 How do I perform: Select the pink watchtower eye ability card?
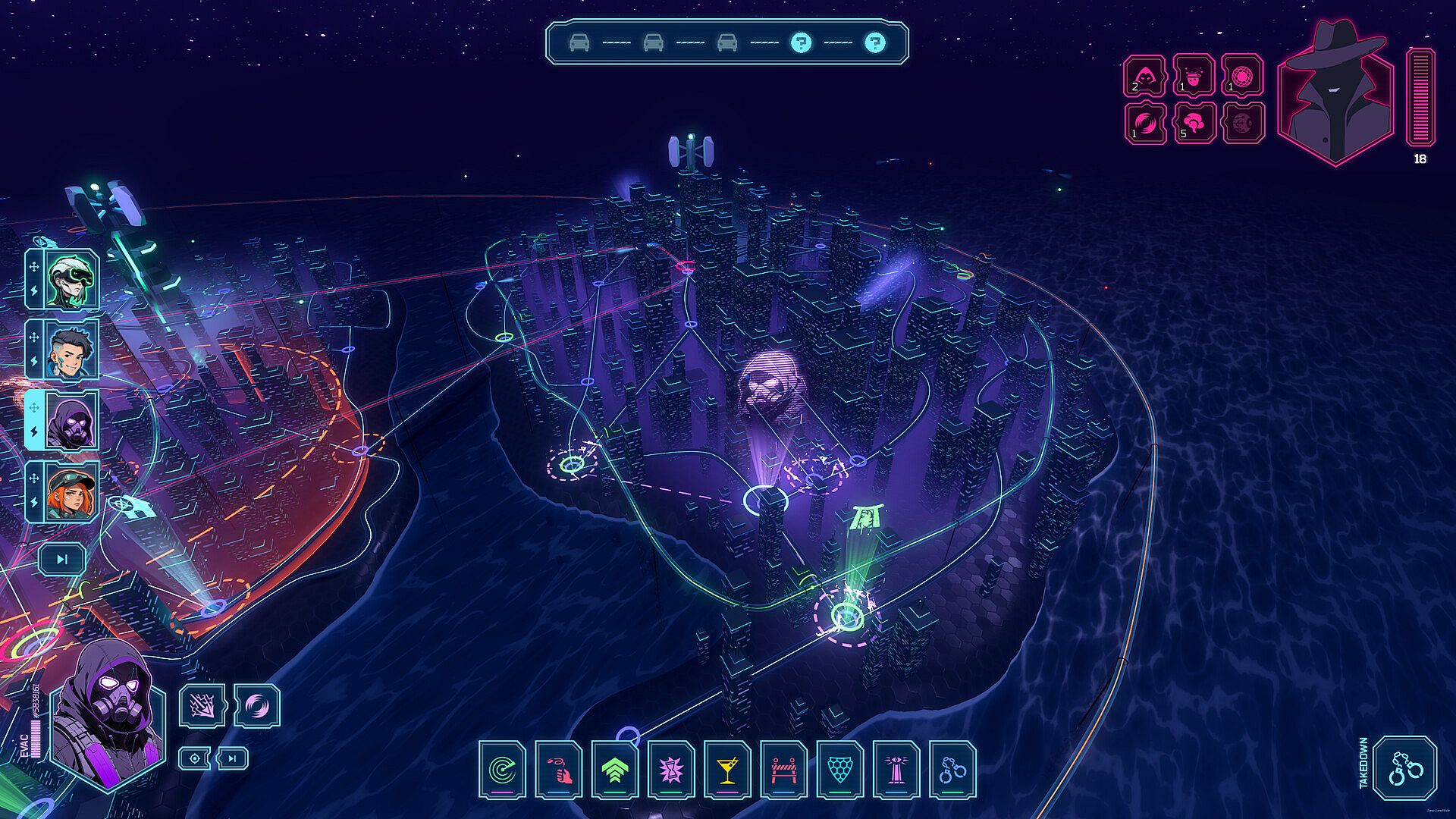pos(896,770)
